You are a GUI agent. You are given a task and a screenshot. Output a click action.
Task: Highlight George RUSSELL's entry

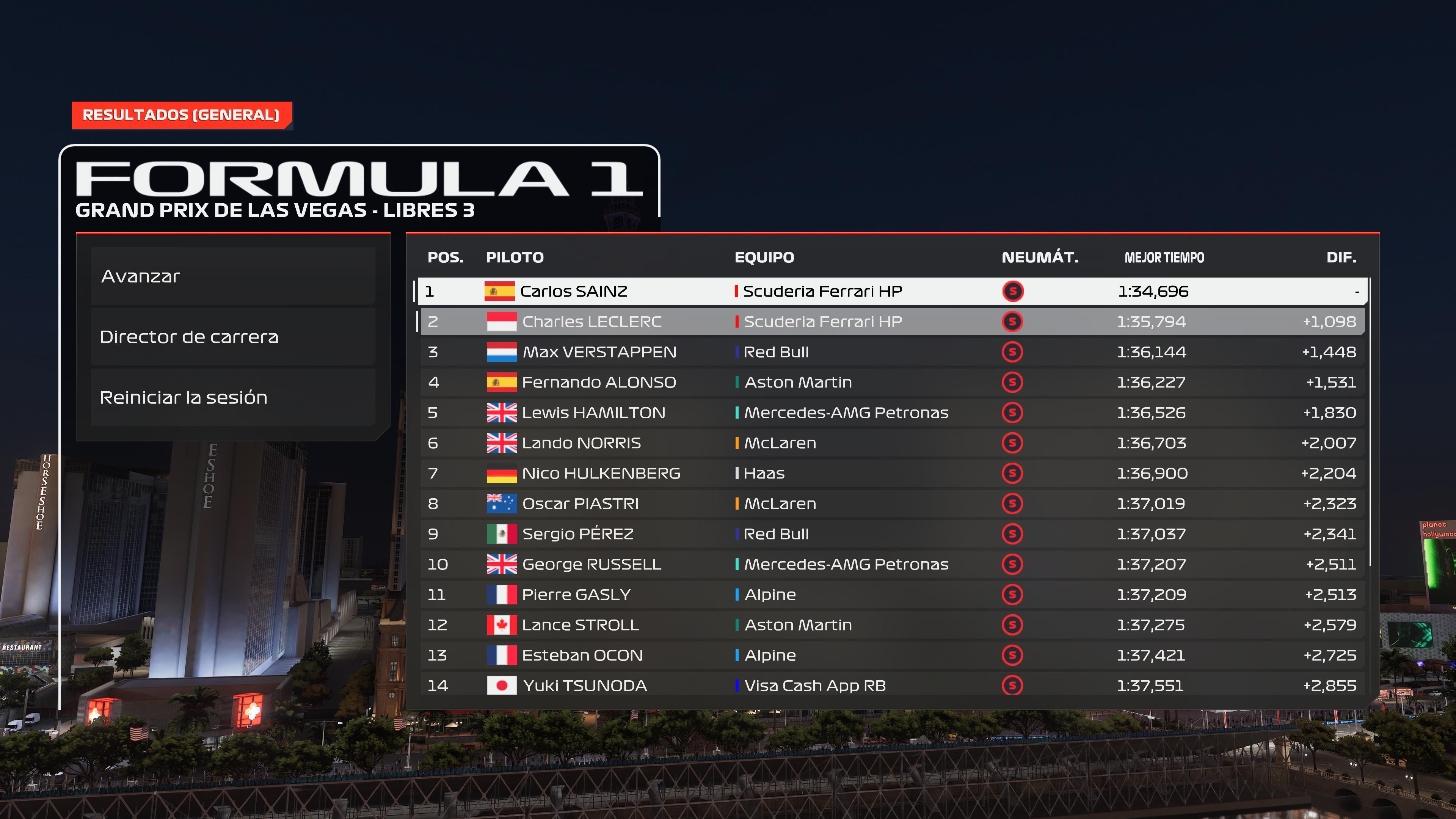coord(892,564)
